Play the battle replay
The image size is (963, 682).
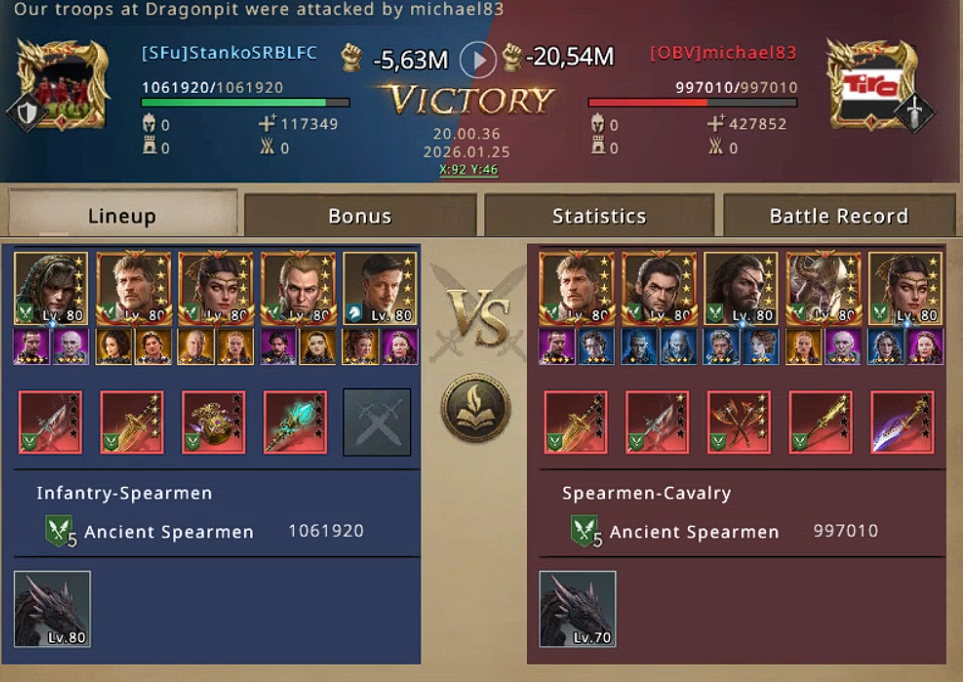tap(478, 60)
